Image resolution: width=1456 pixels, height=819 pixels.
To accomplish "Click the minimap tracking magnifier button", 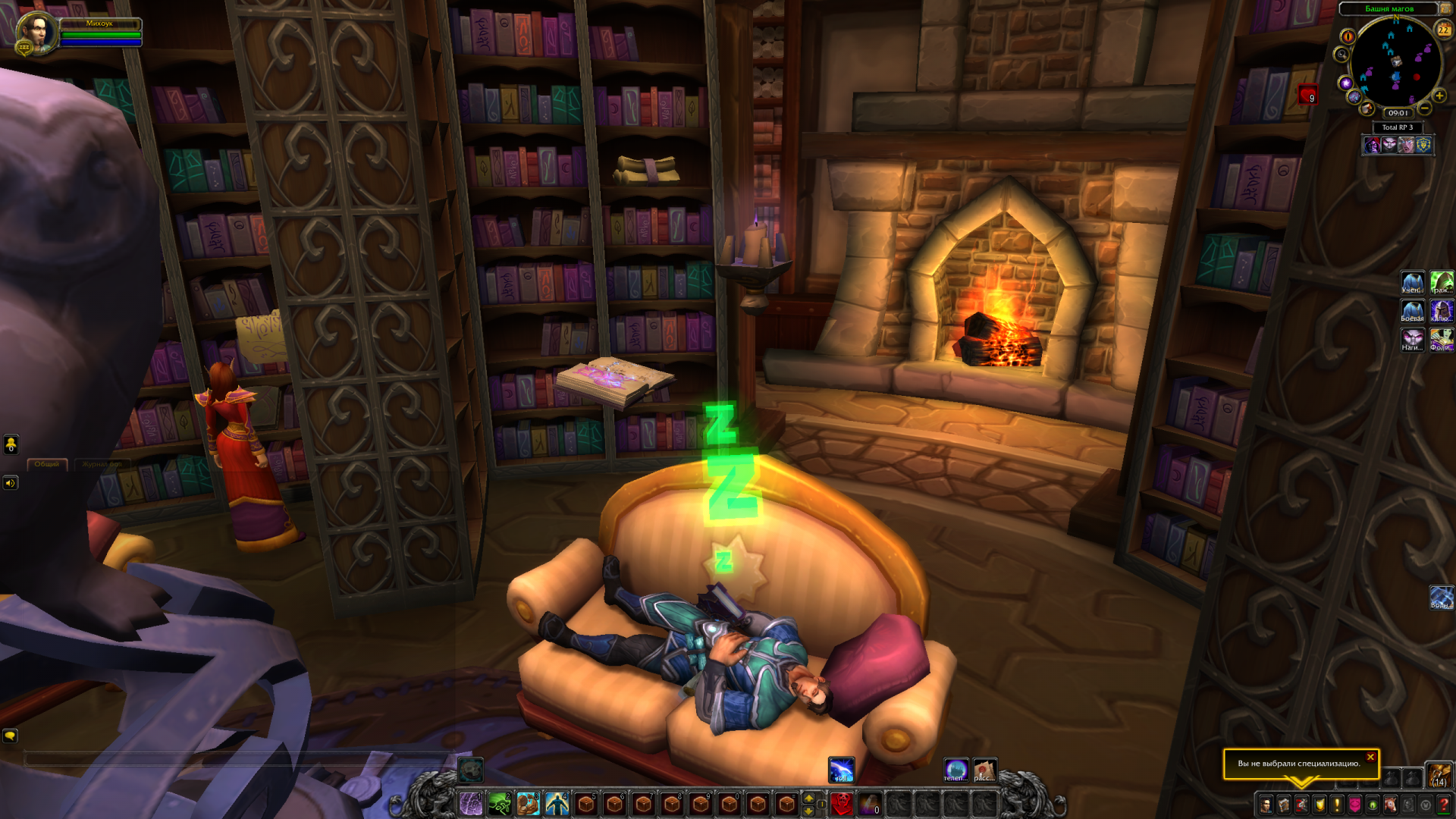I will click(1341, 55).
